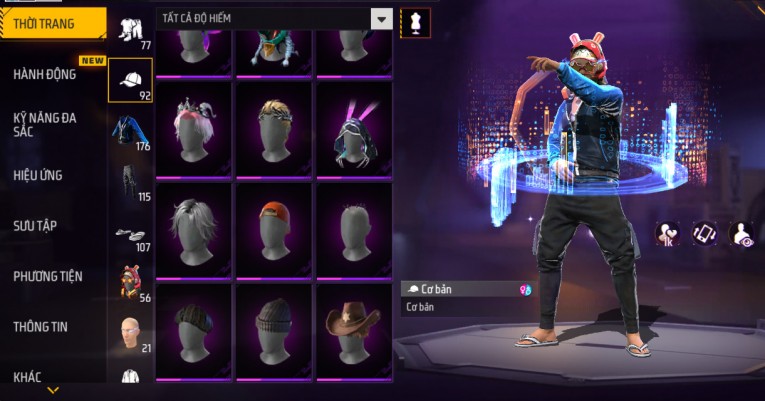The image size is (765, 401).
Task: Toggle the silhouette eye visibility icon
Action: [742, 233]
